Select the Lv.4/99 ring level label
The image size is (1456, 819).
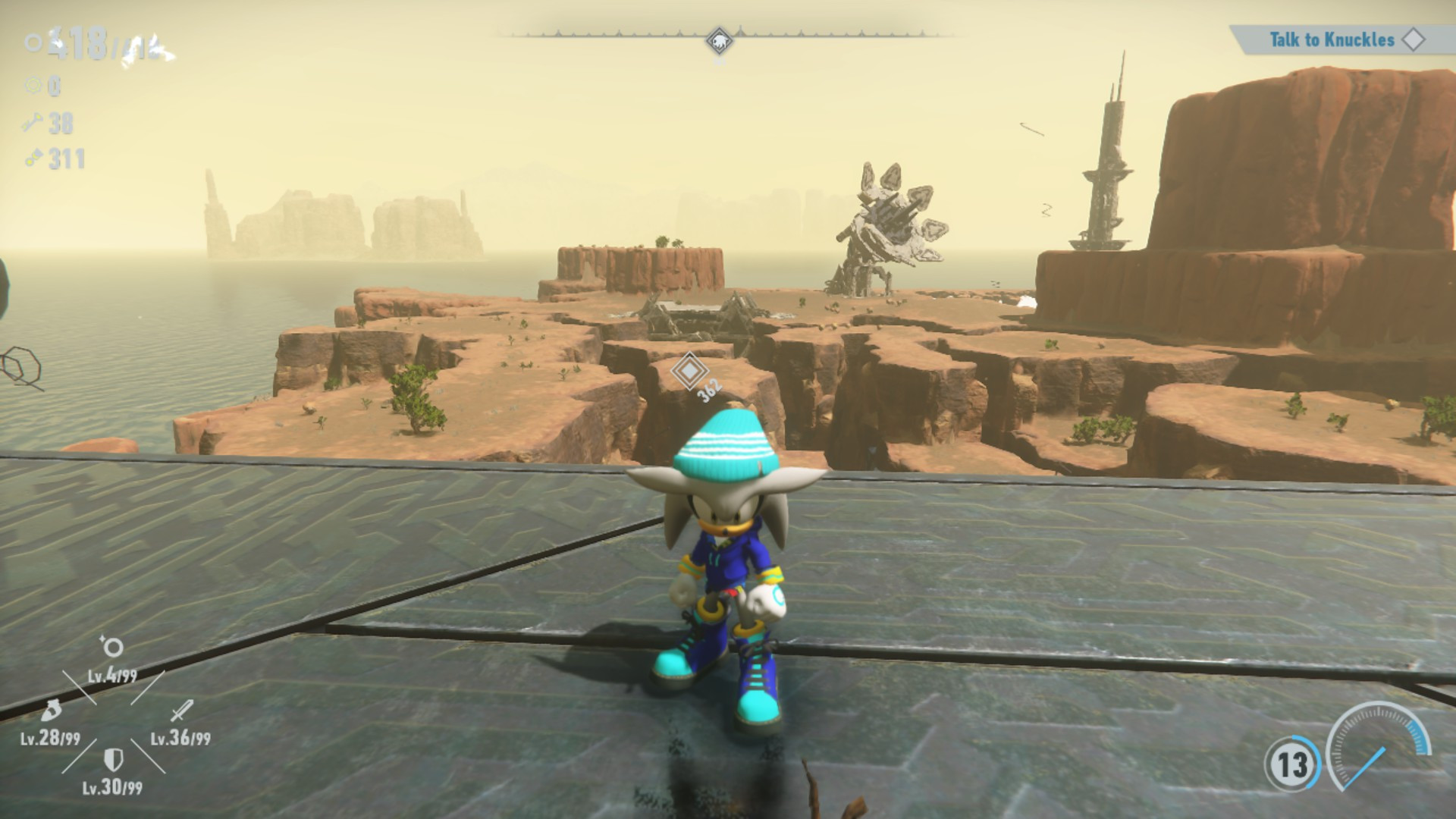pos(114,676)
